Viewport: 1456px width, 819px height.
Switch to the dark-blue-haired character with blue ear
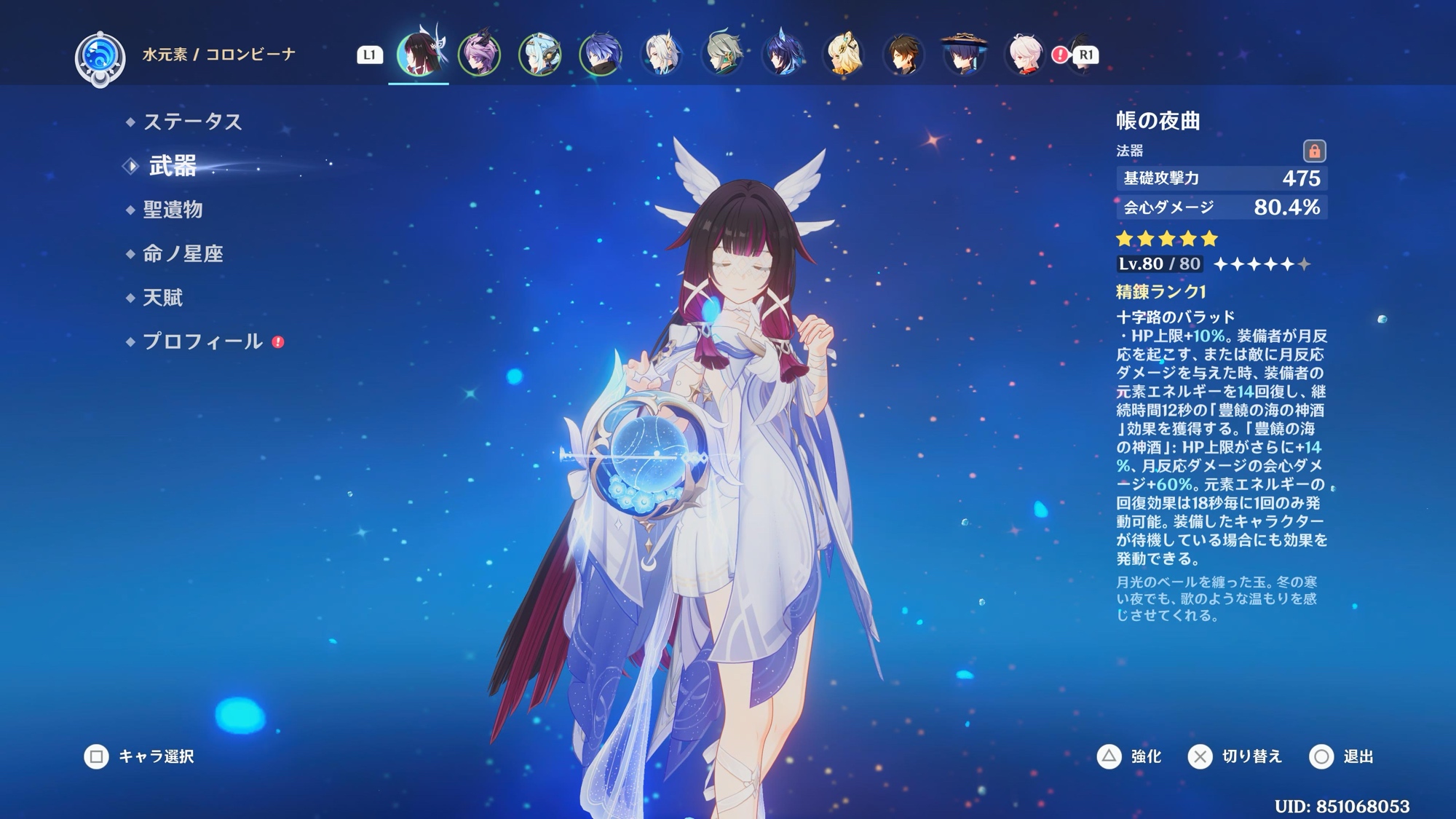(783, 55)
